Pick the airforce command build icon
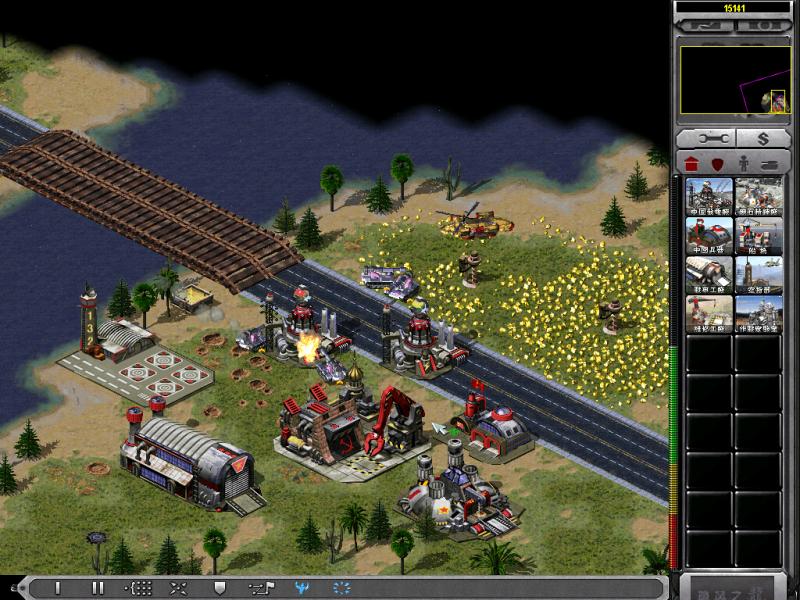 point(759,275)
